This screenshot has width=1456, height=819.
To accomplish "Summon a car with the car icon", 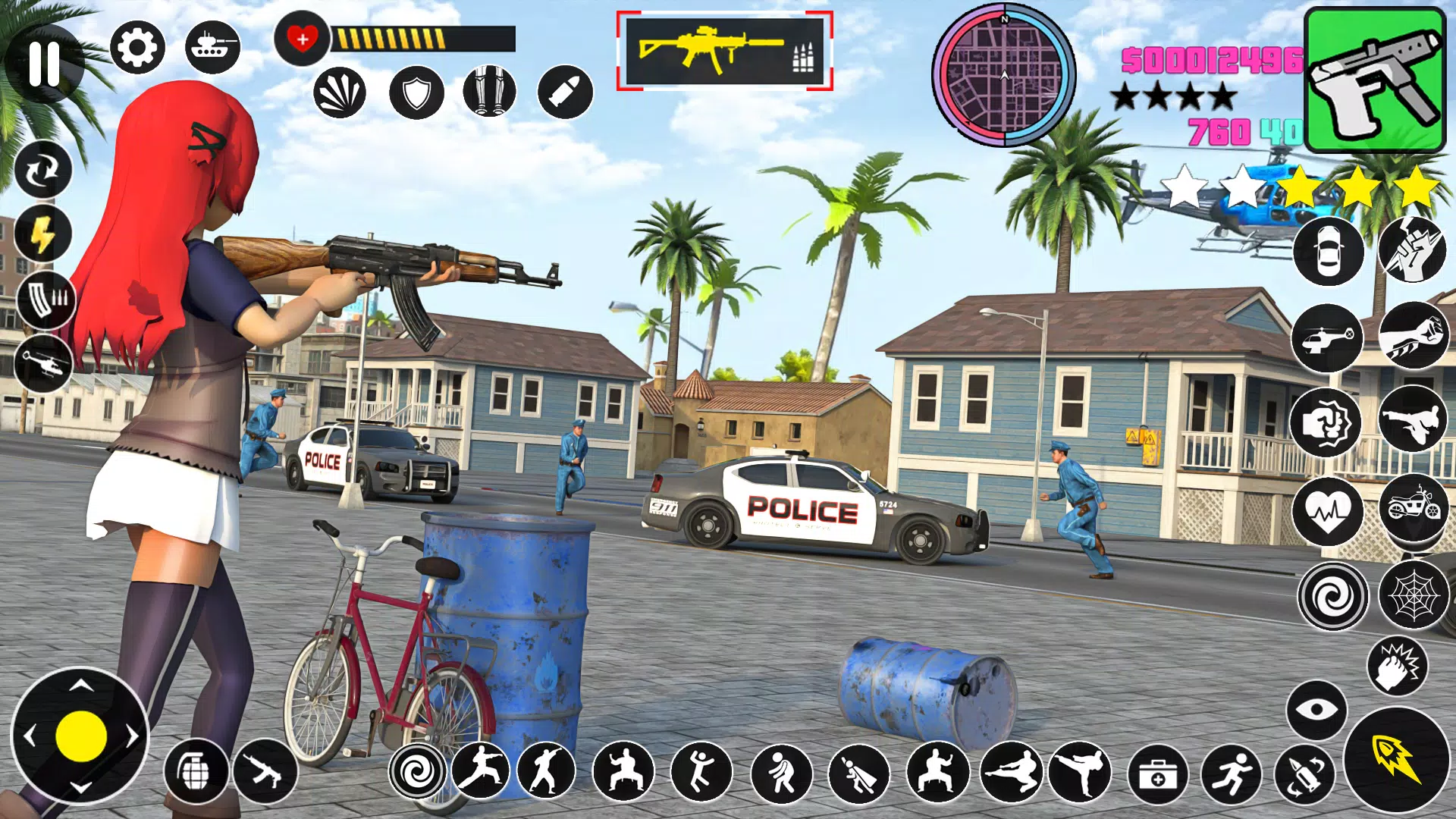I will (1328, 252).
